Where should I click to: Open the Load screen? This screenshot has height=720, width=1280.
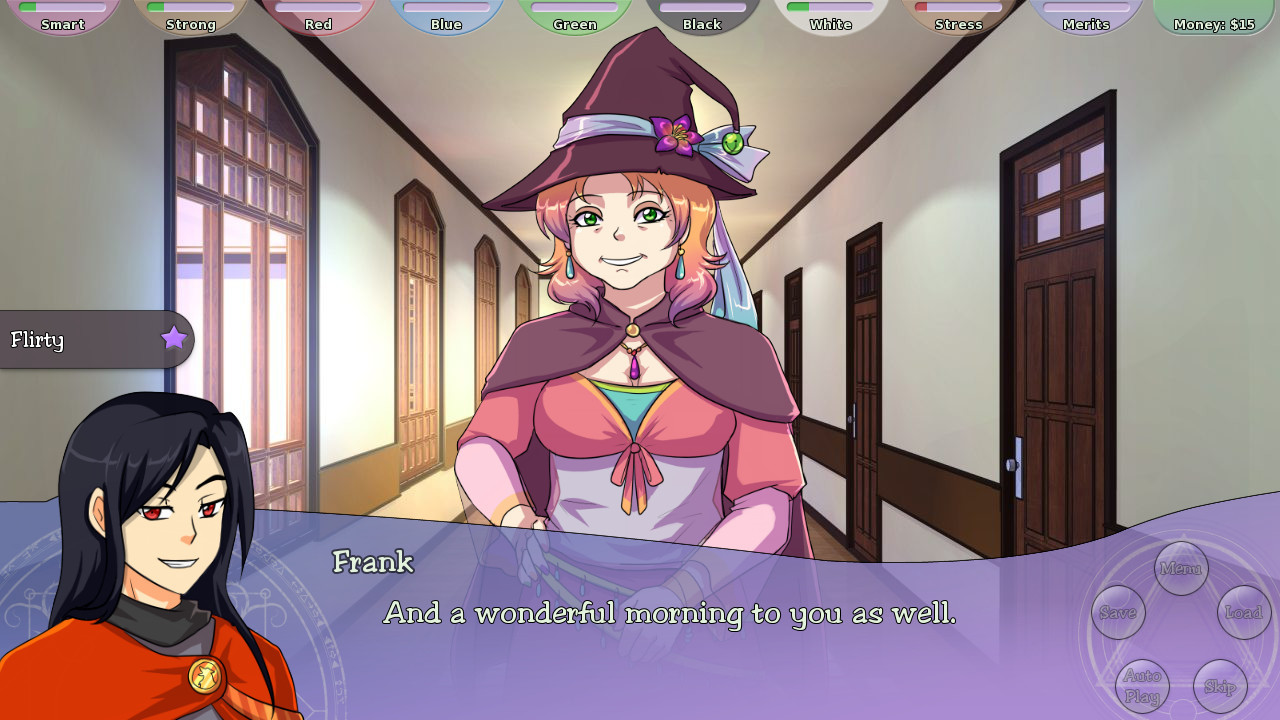1243,613
